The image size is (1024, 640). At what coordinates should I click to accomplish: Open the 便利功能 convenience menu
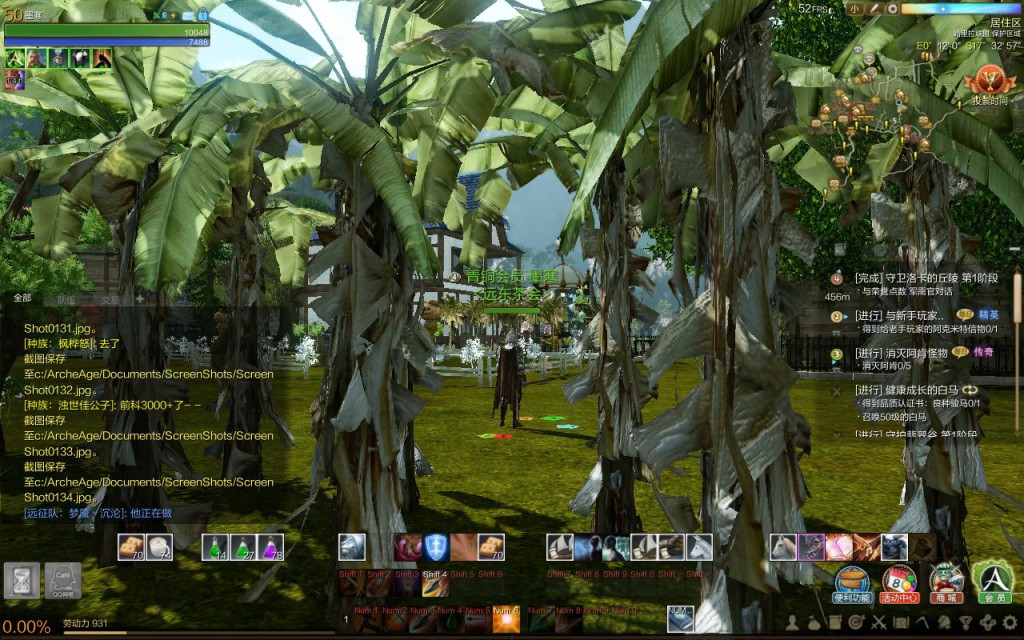(852, 580)
